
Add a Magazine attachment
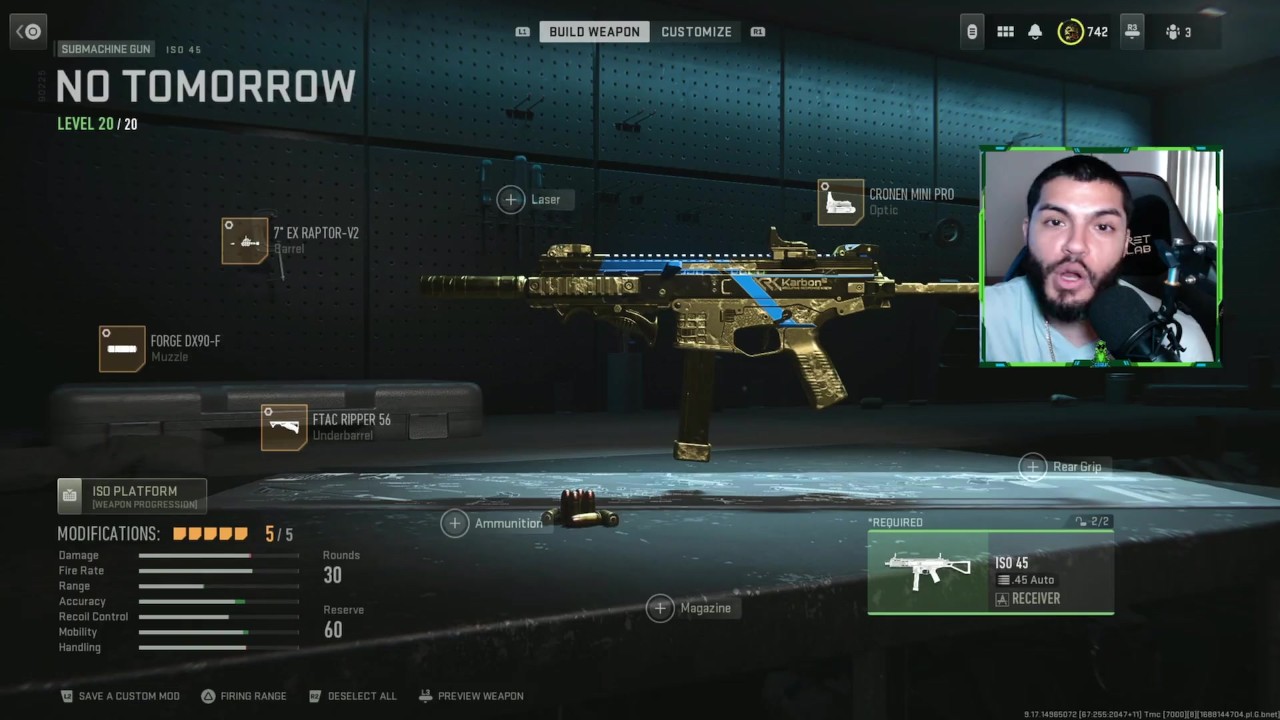click(660, 608)
